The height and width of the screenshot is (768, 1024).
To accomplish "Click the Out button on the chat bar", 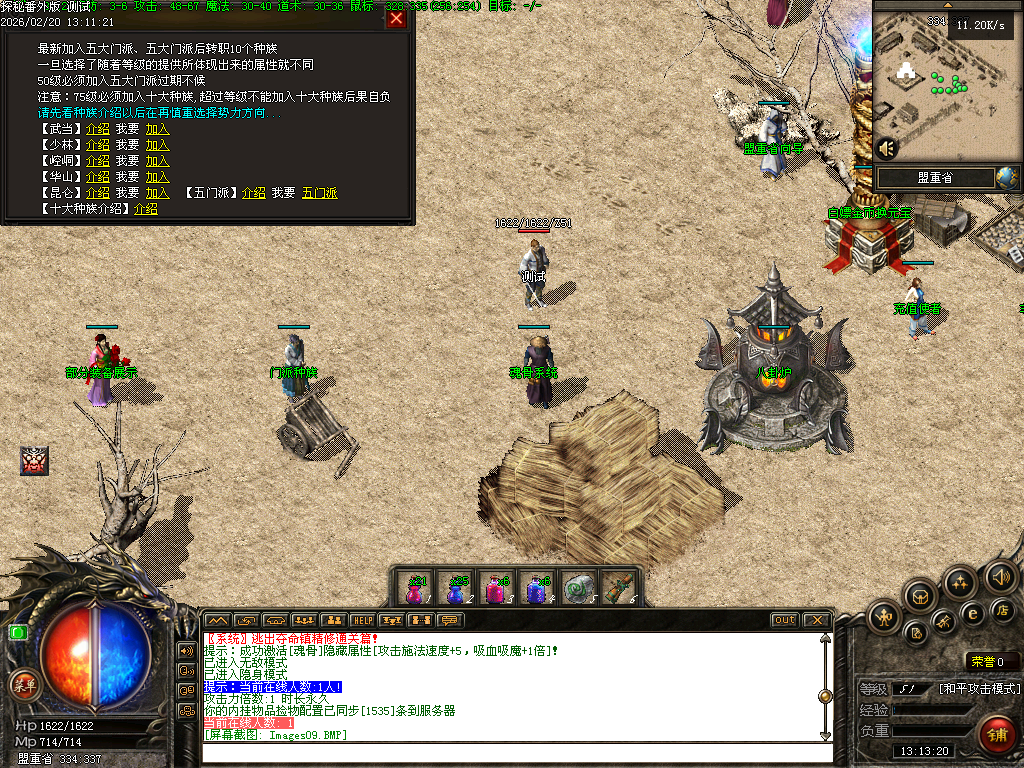I will pyautogui.click(x=785, y=620).
